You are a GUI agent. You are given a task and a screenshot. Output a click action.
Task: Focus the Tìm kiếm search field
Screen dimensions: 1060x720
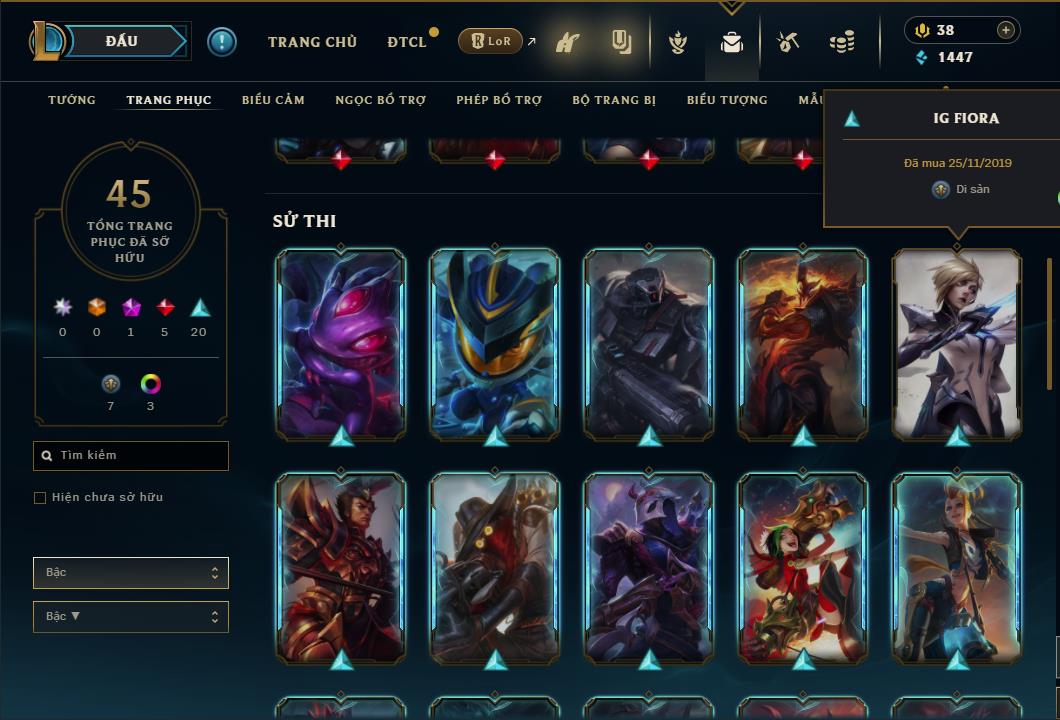pyautogui.click(x=140, y=456)
